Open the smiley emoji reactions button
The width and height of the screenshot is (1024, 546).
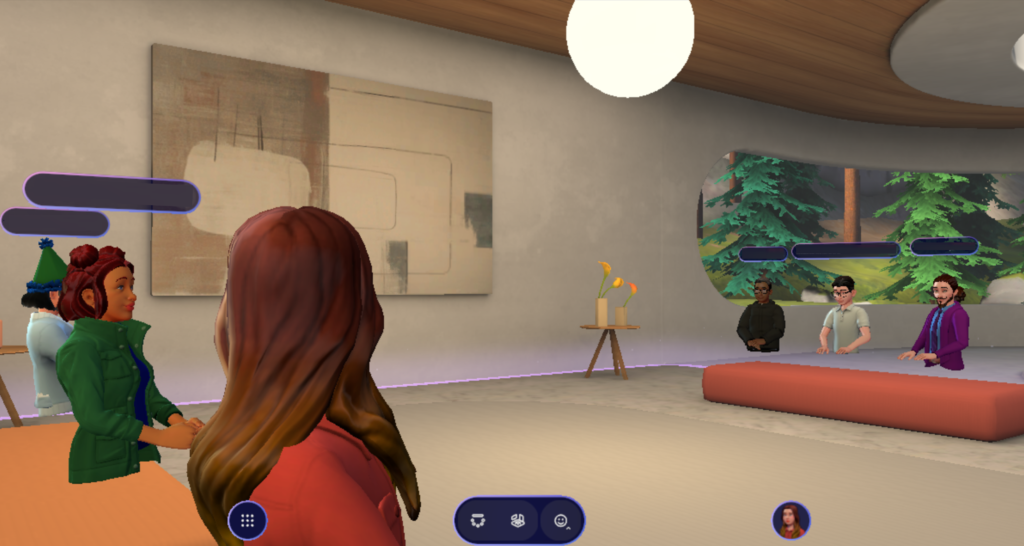click(x=561, y=521)
